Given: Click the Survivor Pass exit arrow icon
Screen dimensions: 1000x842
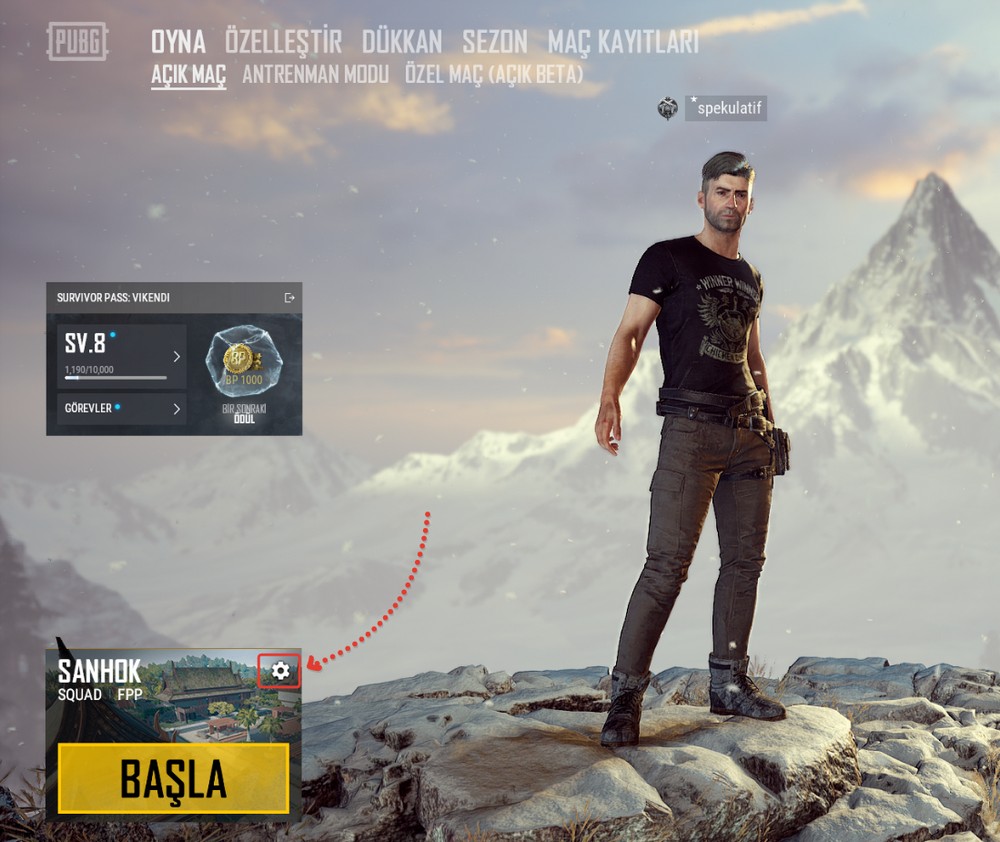Looking at the screenshot, I should point(290,297).
